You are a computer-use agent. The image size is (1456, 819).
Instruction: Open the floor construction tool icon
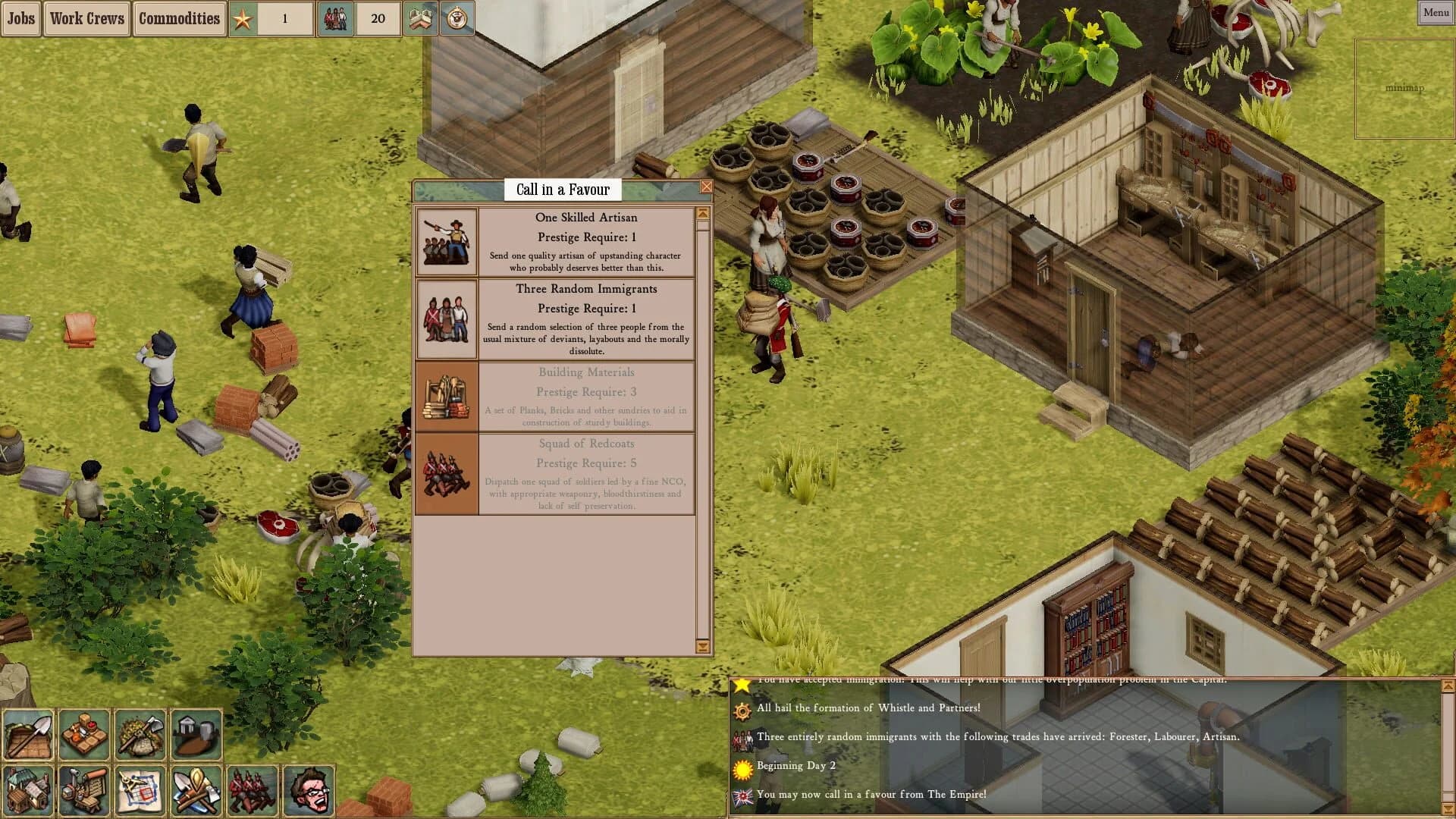(30, 734)
